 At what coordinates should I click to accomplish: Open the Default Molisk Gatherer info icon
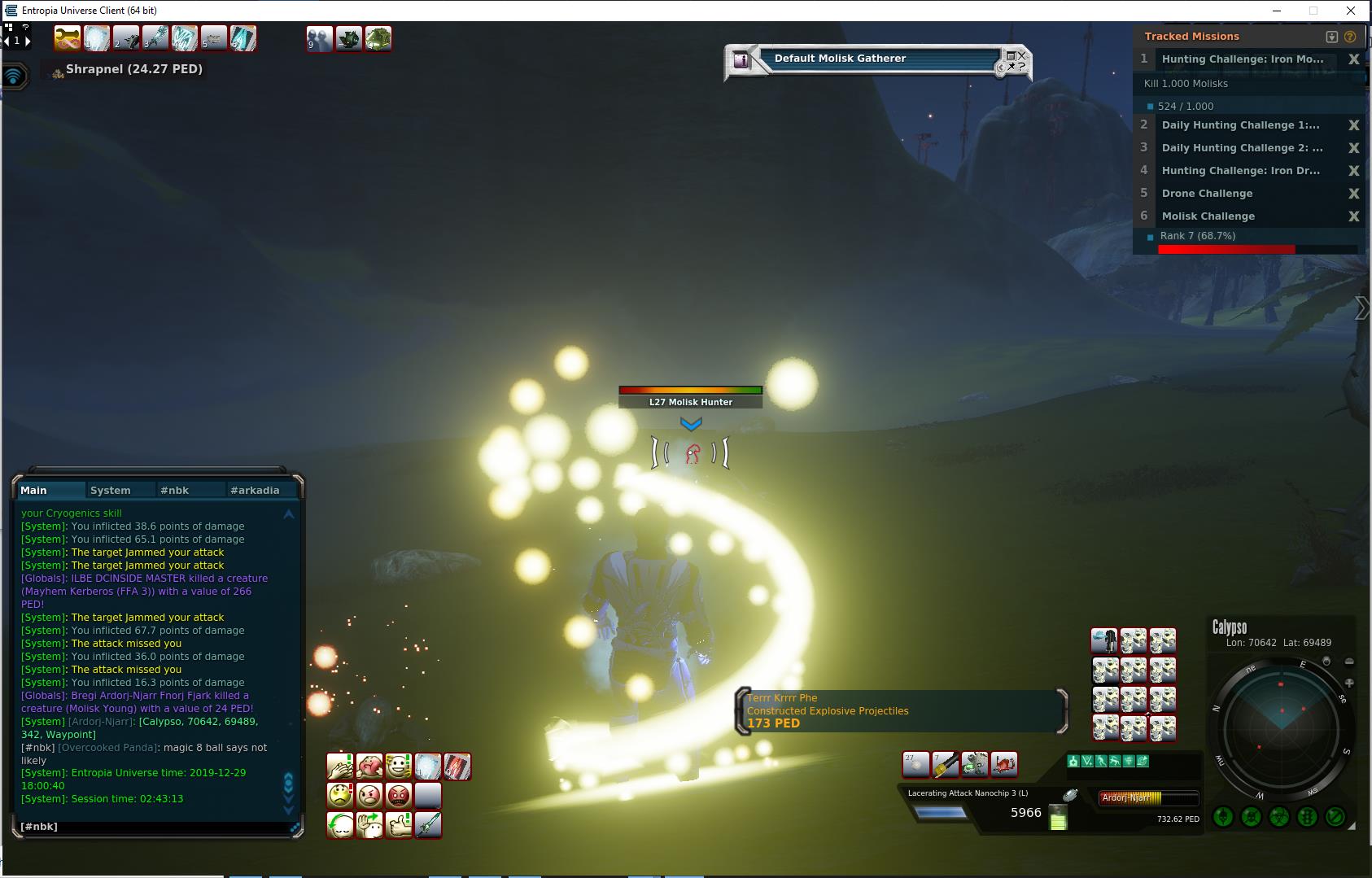coord(741,59)
